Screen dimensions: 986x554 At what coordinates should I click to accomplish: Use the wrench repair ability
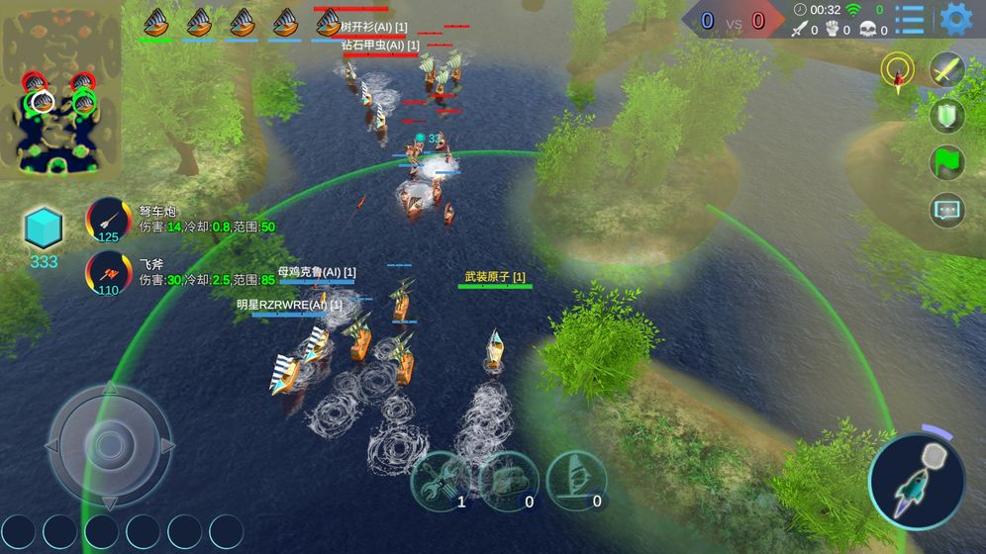click(x=440, y=481)
